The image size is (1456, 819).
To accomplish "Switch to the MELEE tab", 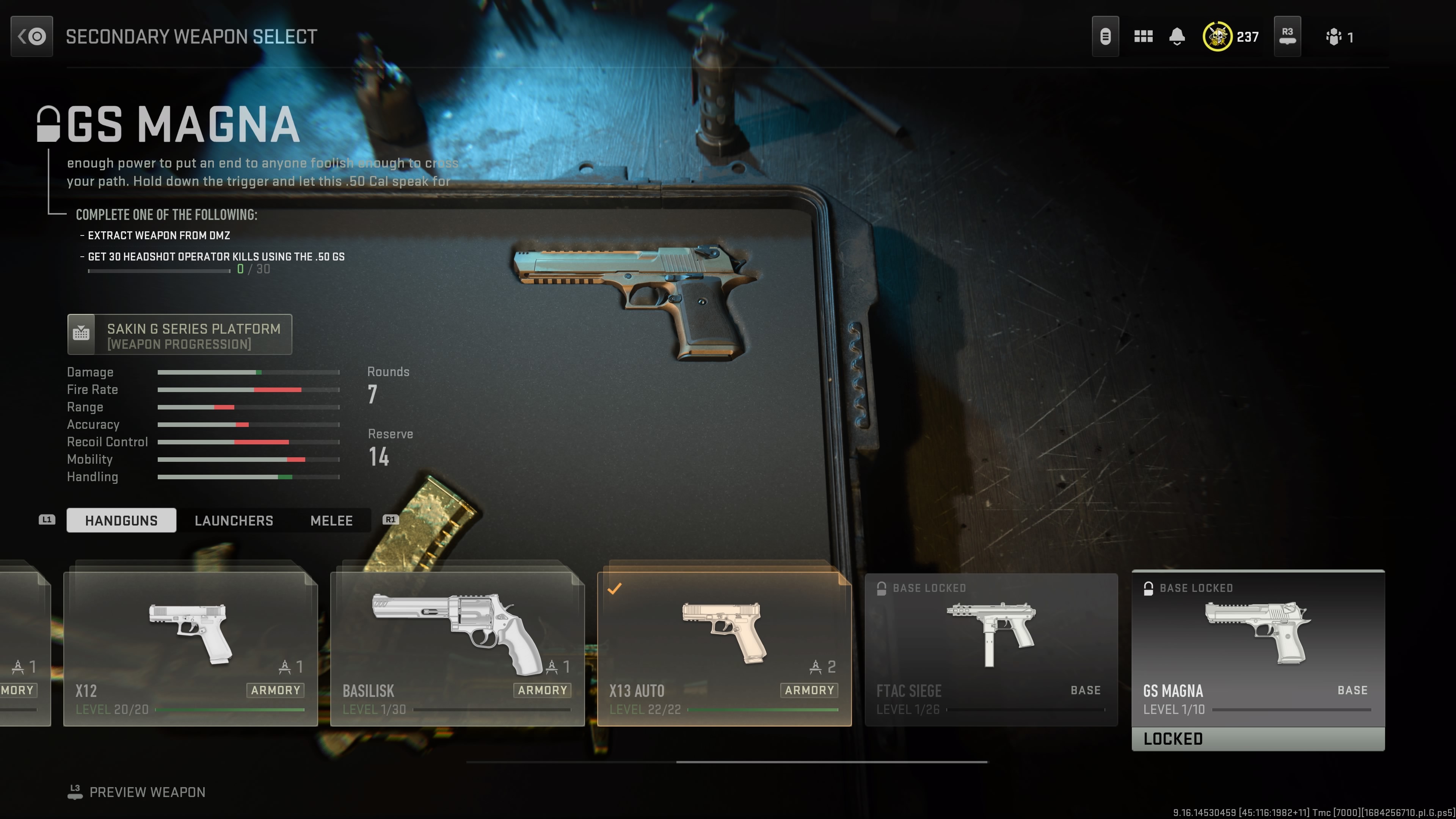I will [331, 521].
